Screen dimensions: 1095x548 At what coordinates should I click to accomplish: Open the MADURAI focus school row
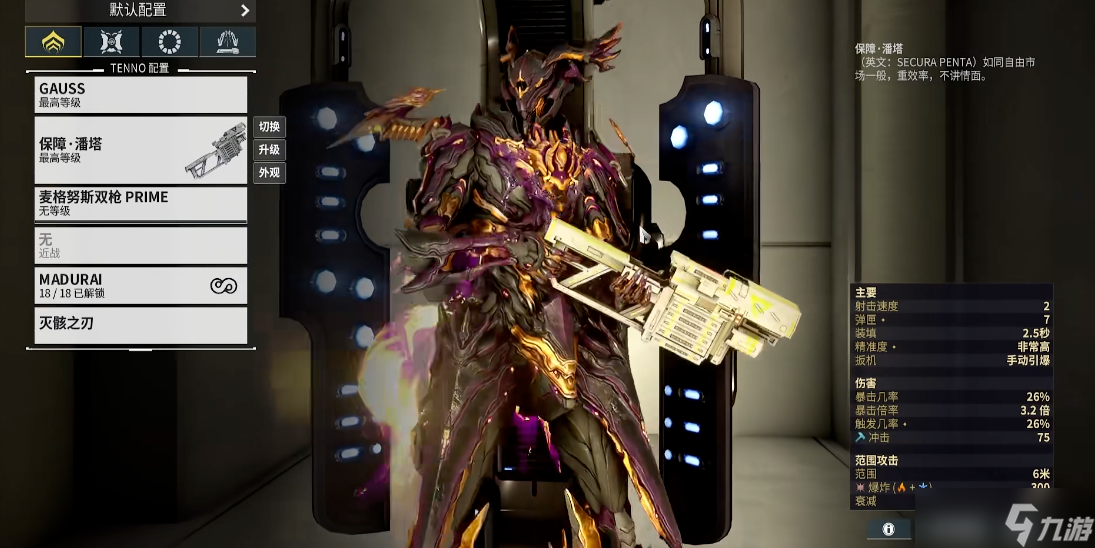pos(140,285)
